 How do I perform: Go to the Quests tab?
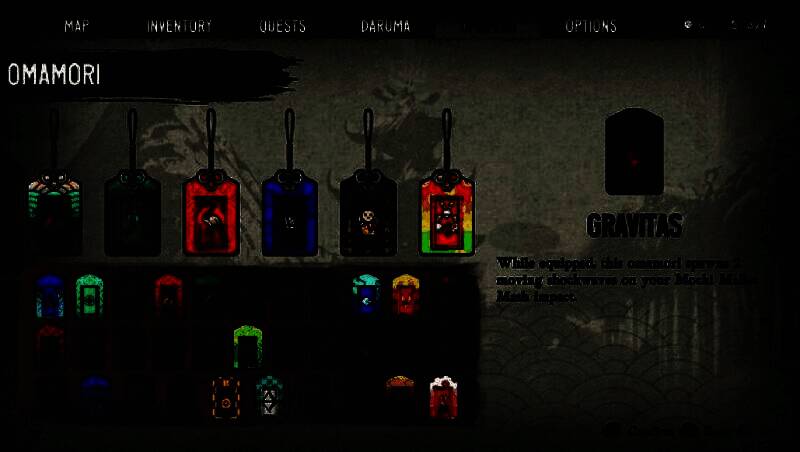(x=283, y=26)
